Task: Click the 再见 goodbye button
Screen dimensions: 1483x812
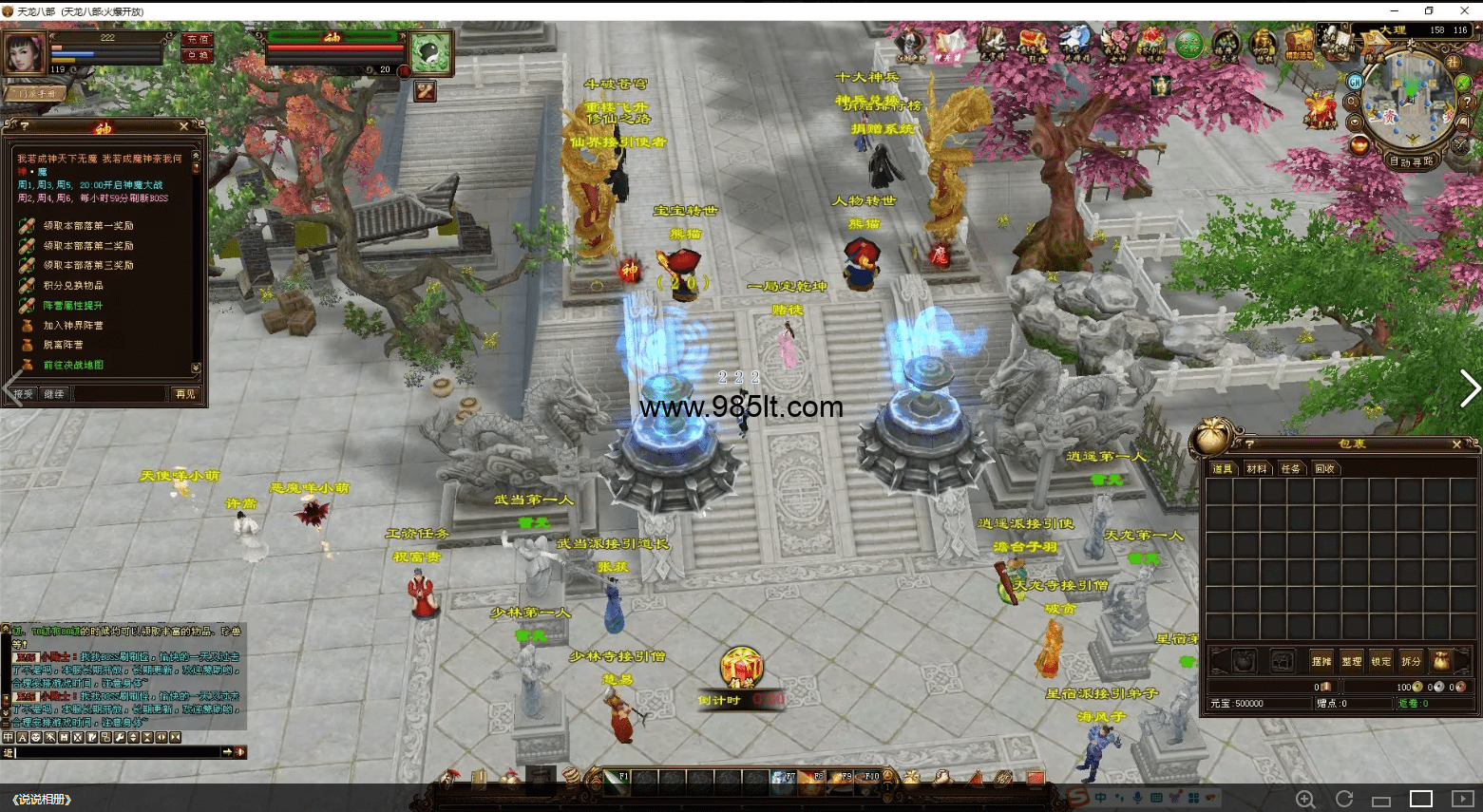Action: pyautogui.click(x=184, y=394)
